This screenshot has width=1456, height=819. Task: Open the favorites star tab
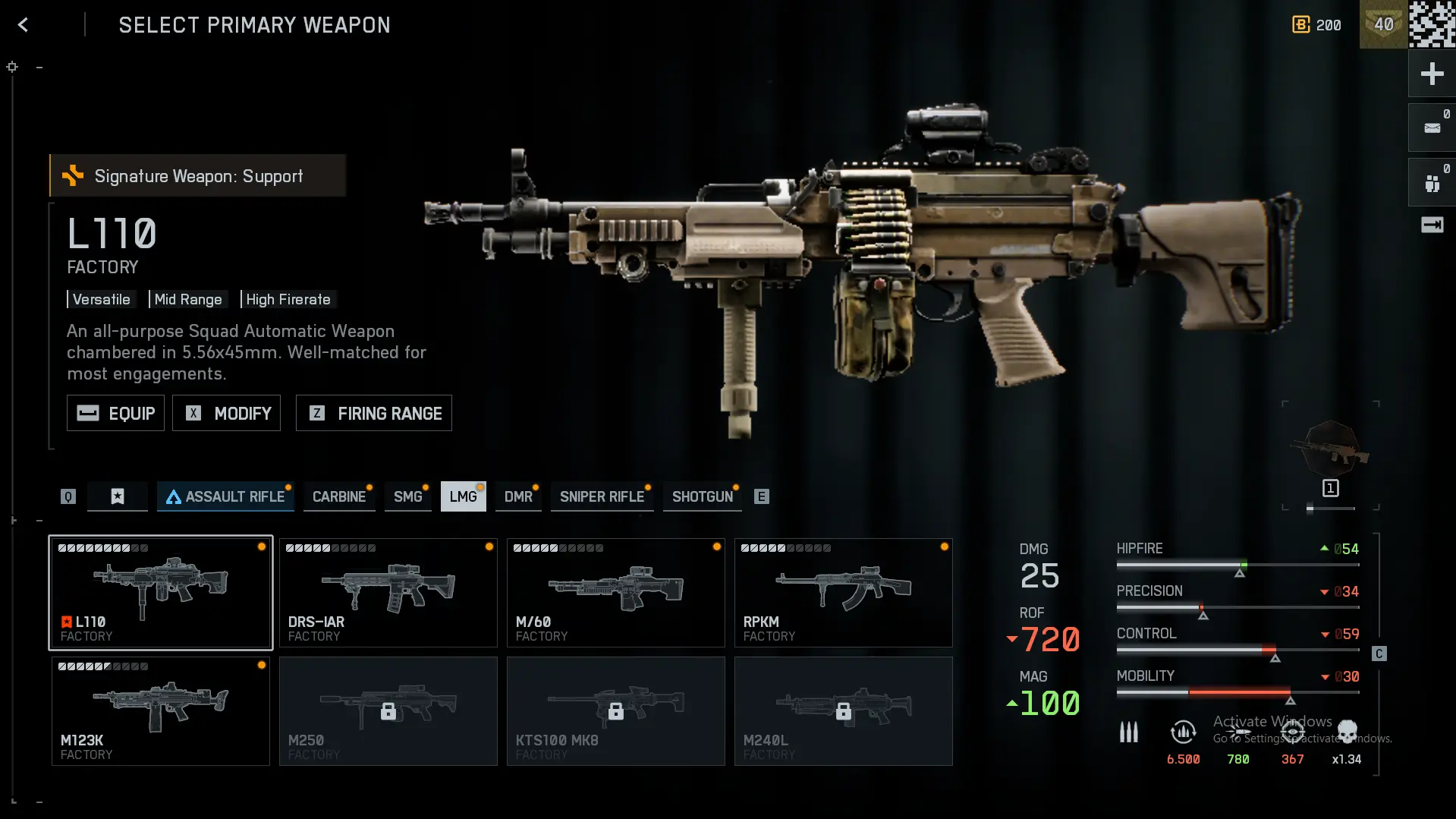pos(118,496)
